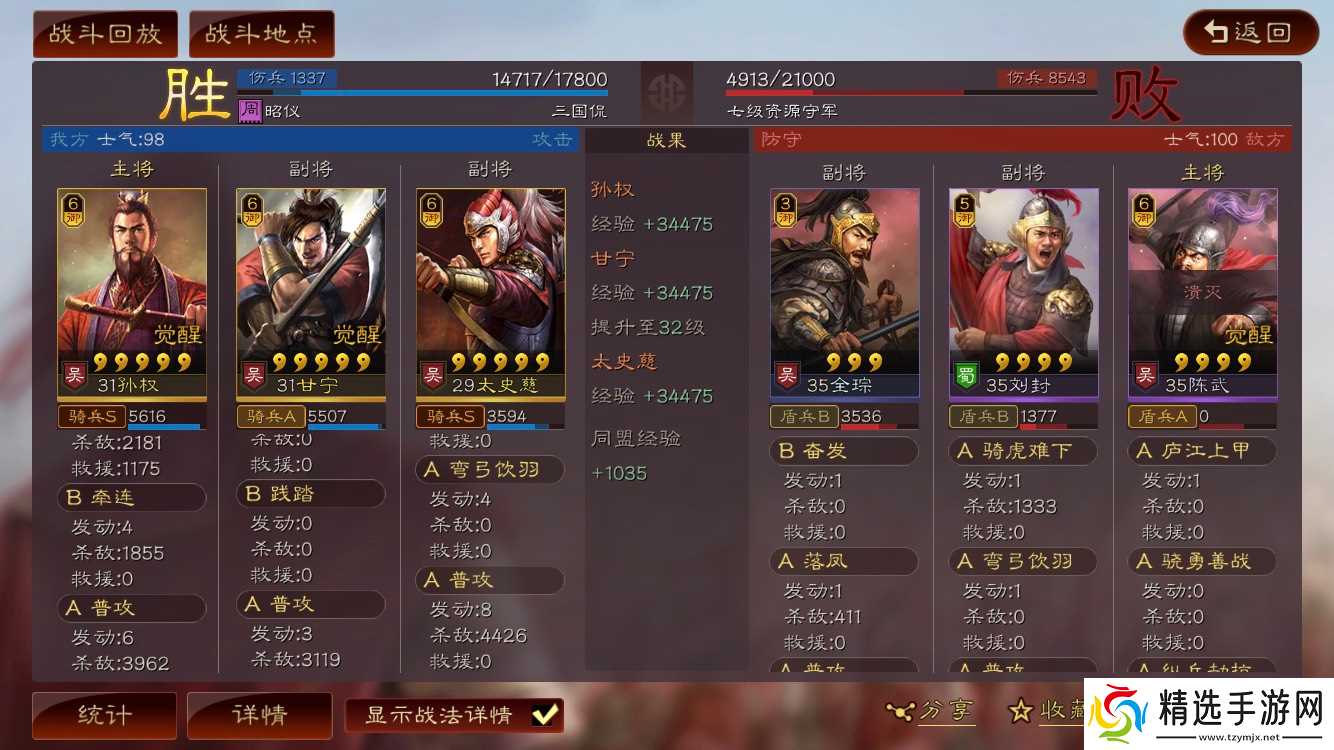Image resolution: width=1334 pixels, height=750 pixels.
Task: Click the 盾兵B troop badge under 金琮
Action: tap(805, 417)
